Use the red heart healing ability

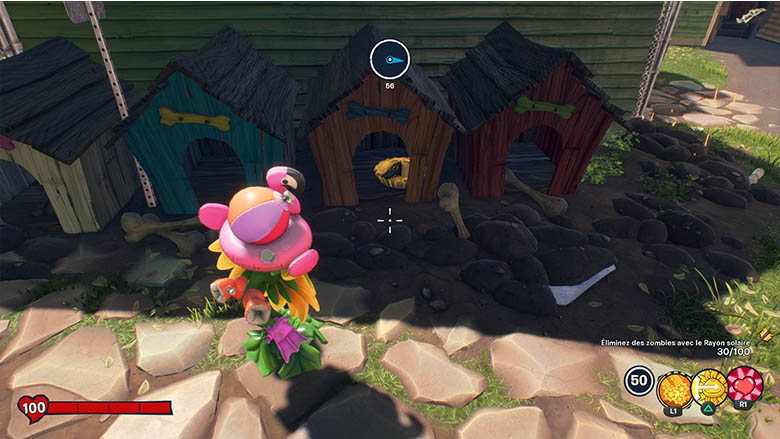pyautogui.click(x=745, y=383)
